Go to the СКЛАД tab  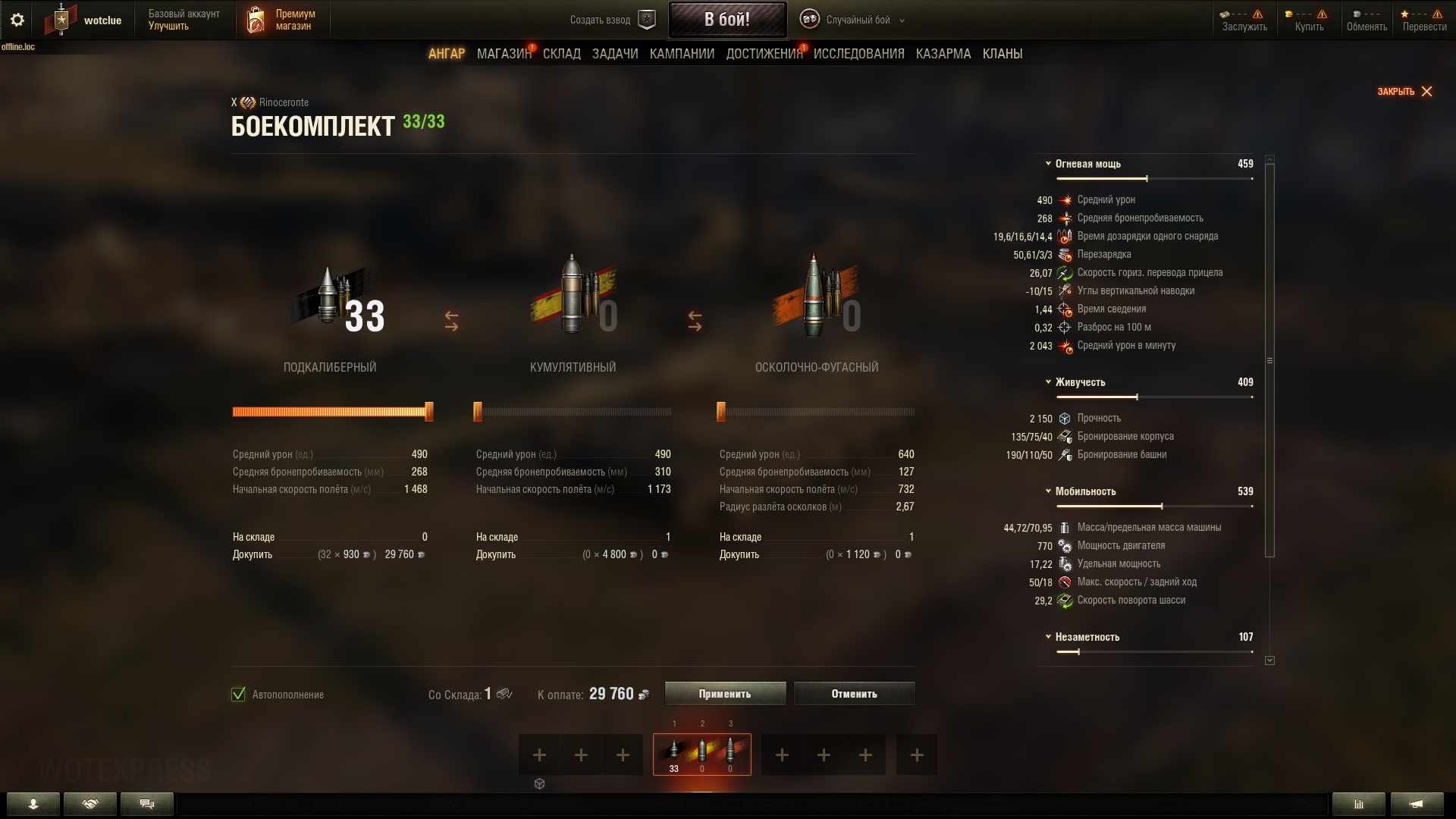coord(561,54)
